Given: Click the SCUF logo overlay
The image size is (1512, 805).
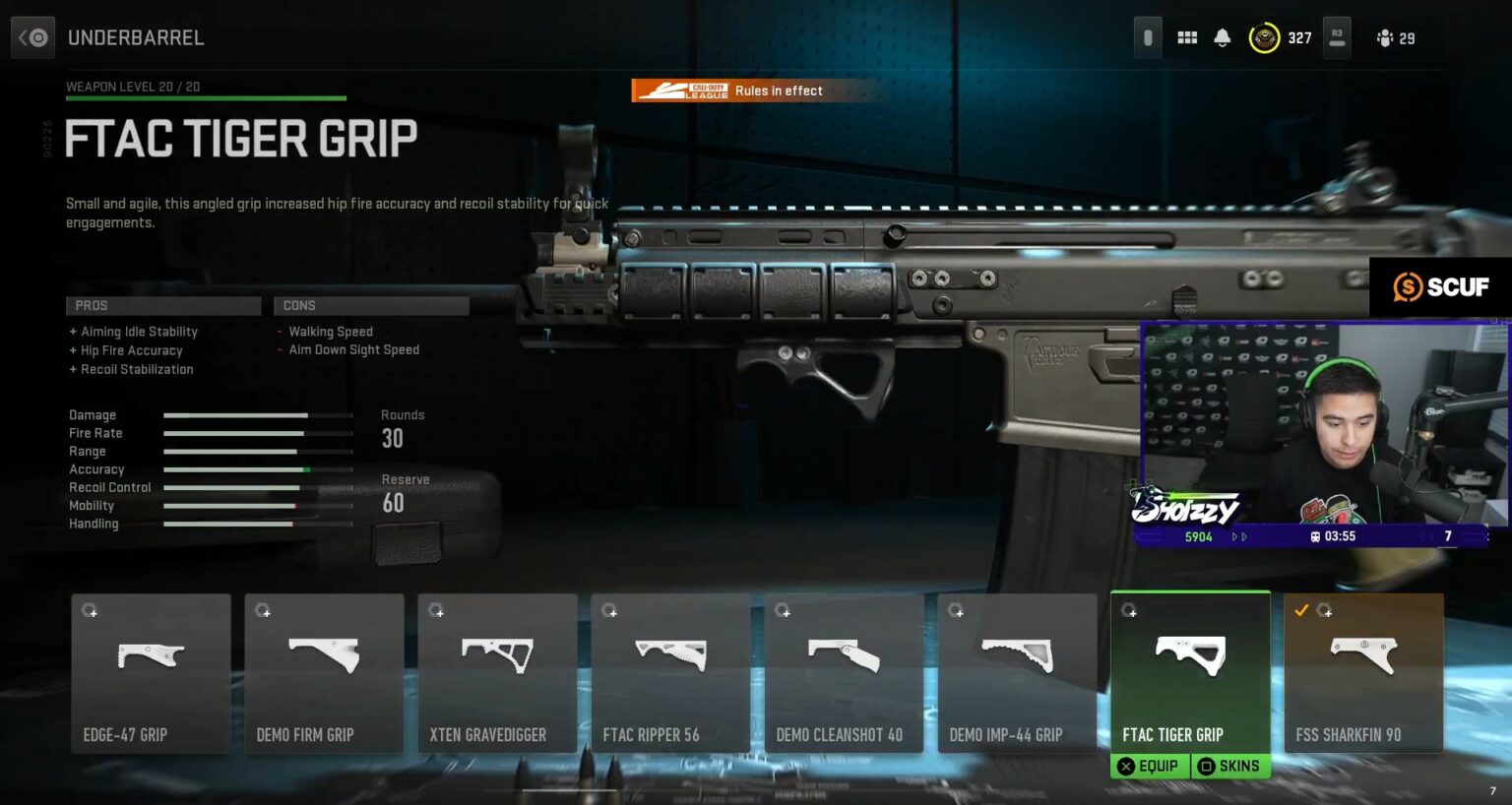Looking at the screenshot, I should click(x=1441, y=287).
